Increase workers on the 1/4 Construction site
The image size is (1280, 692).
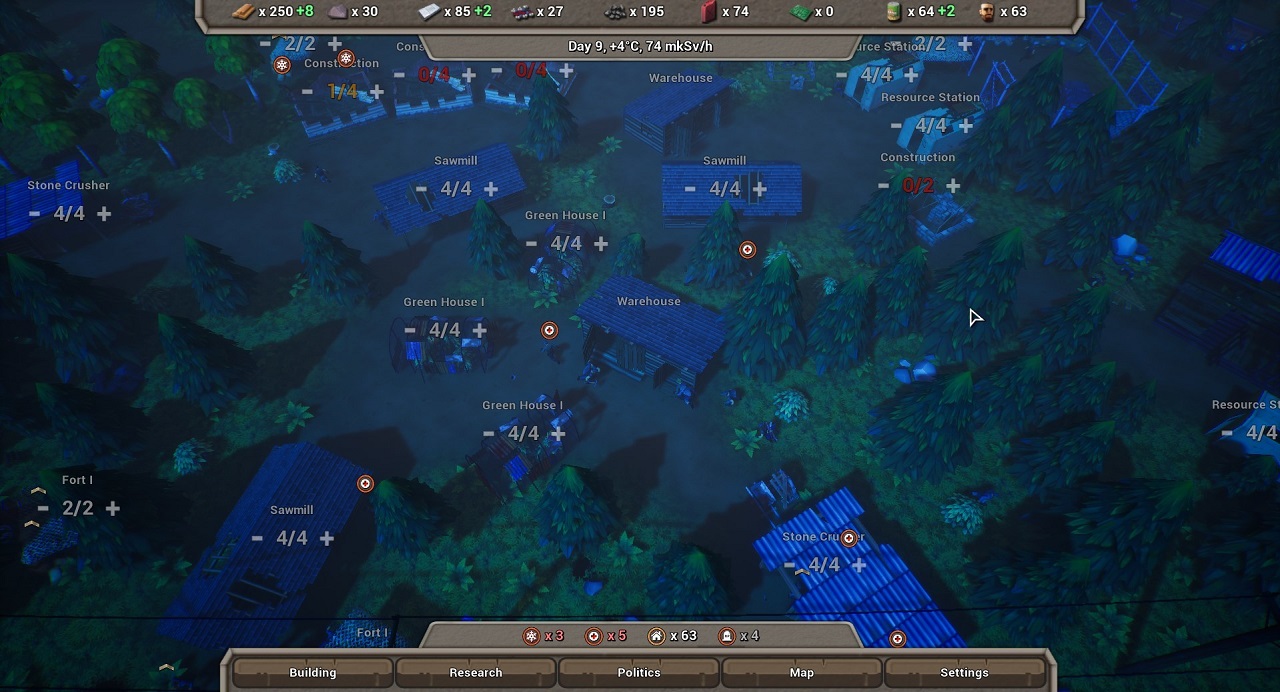(x=377, y=92)
